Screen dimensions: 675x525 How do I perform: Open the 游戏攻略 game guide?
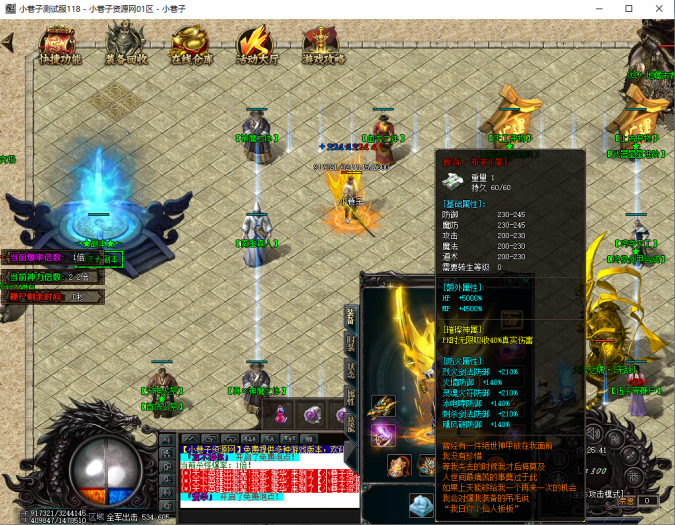point(324,47)
